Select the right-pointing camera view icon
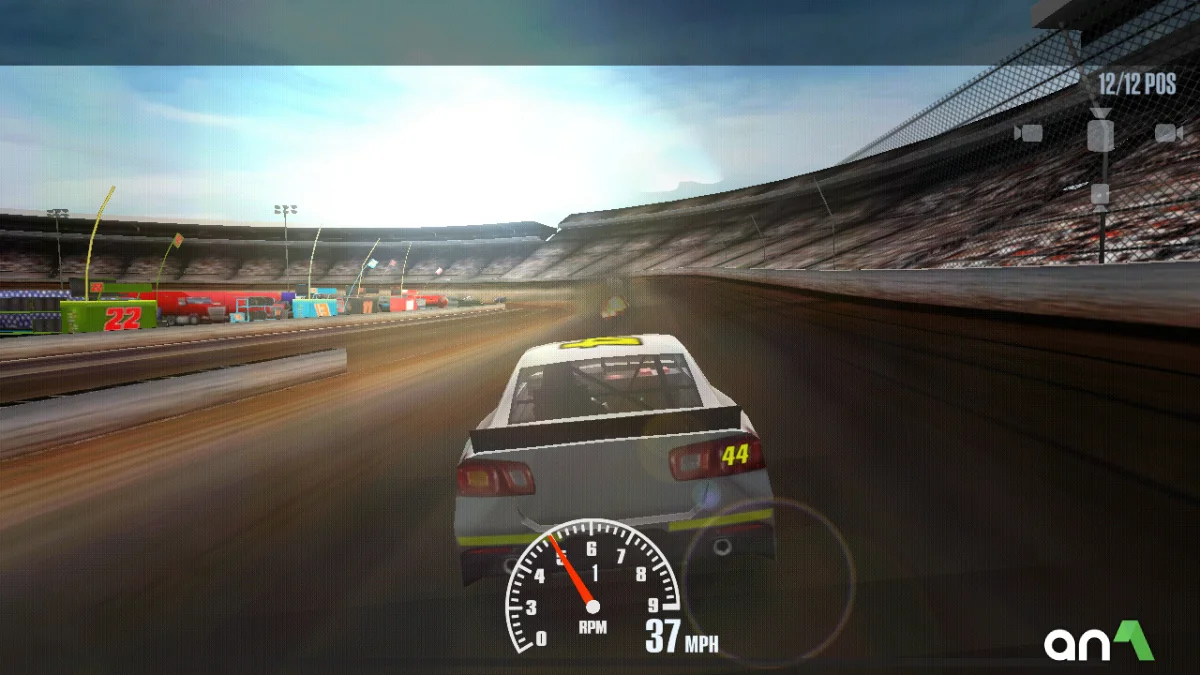 (x=1169, y=133)
